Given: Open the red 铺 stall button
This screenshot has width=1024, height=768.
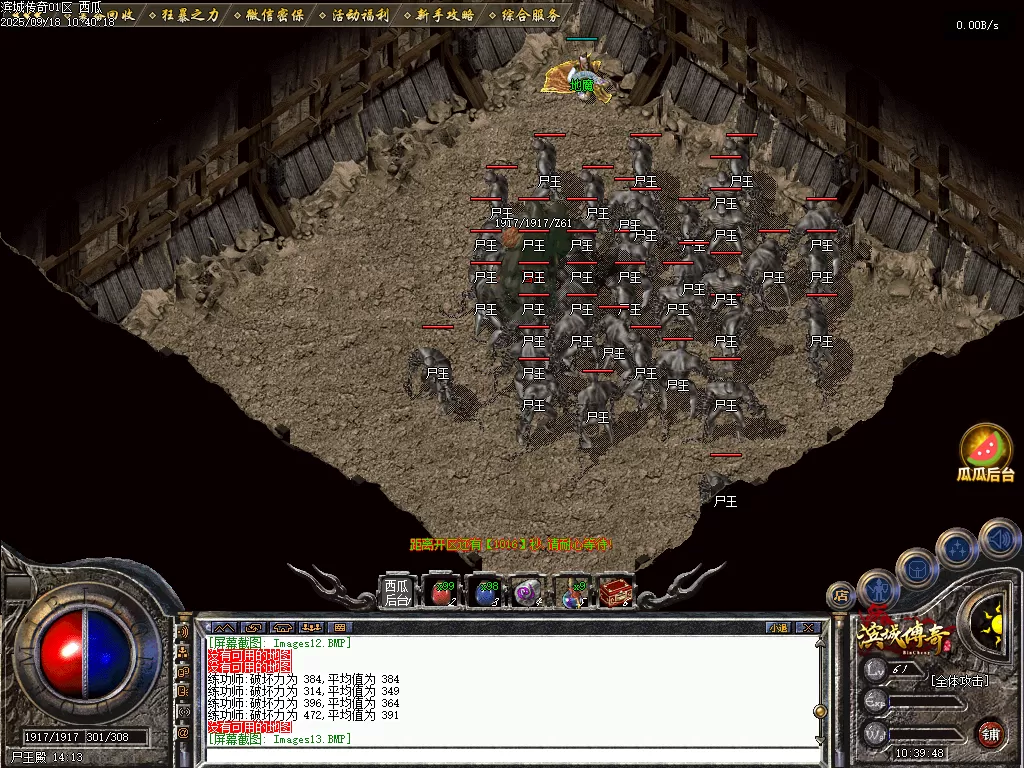Looking at the screenshot, I should pos(990,731).
